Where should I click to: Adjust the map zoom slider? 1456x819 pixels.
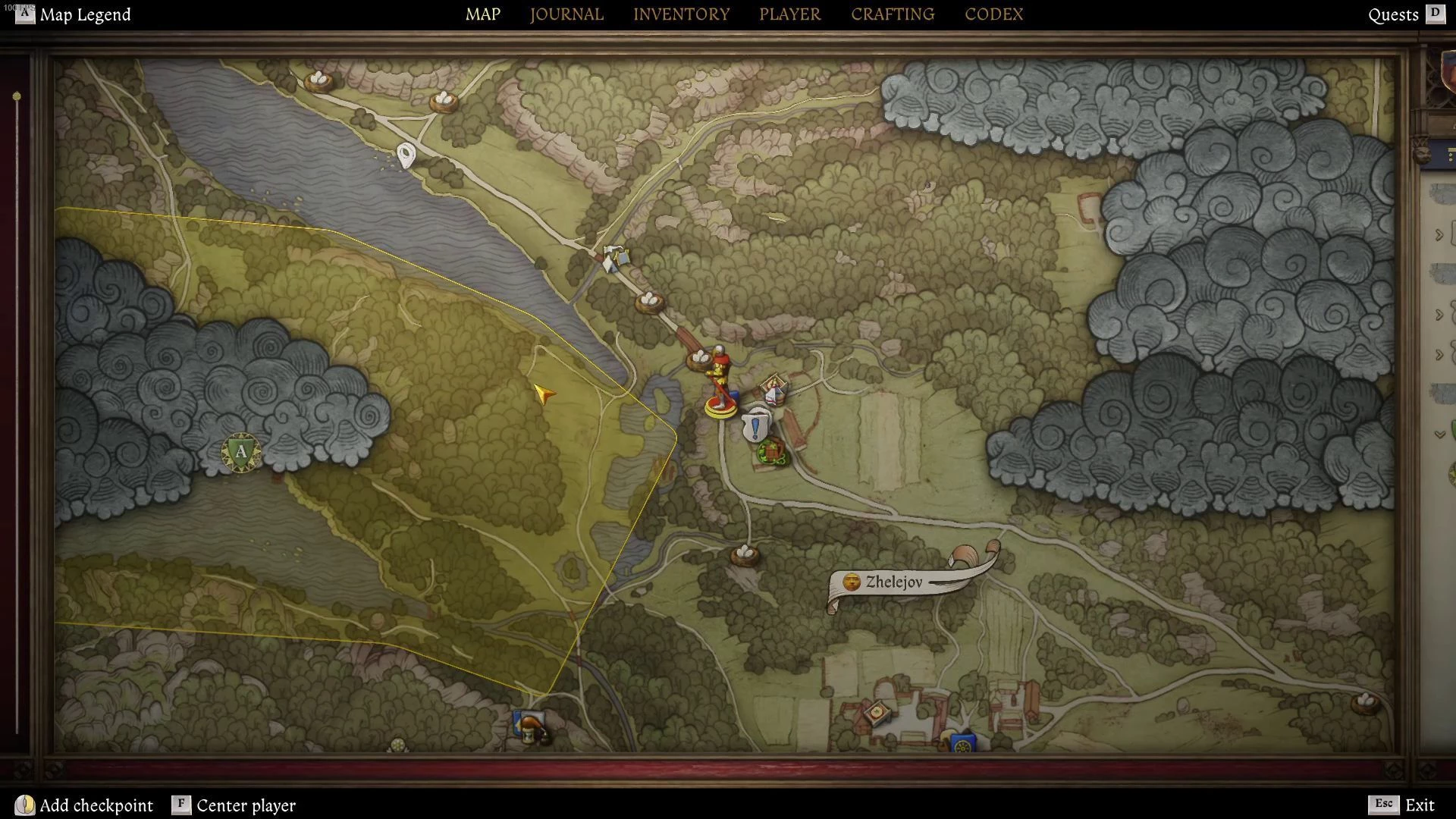click(17, 97)
